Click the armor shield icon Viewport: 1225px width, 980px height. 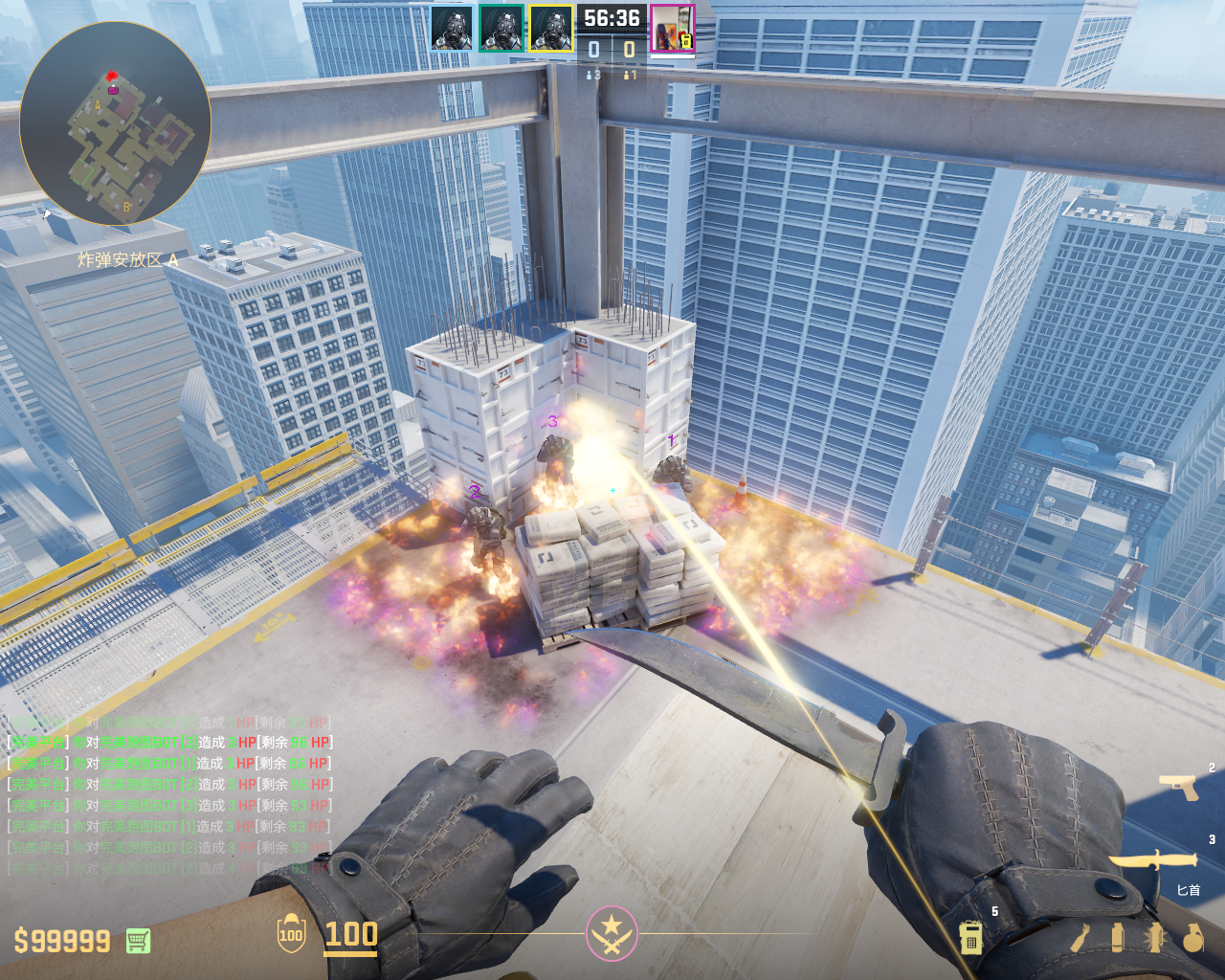click(x=291, y=935)
